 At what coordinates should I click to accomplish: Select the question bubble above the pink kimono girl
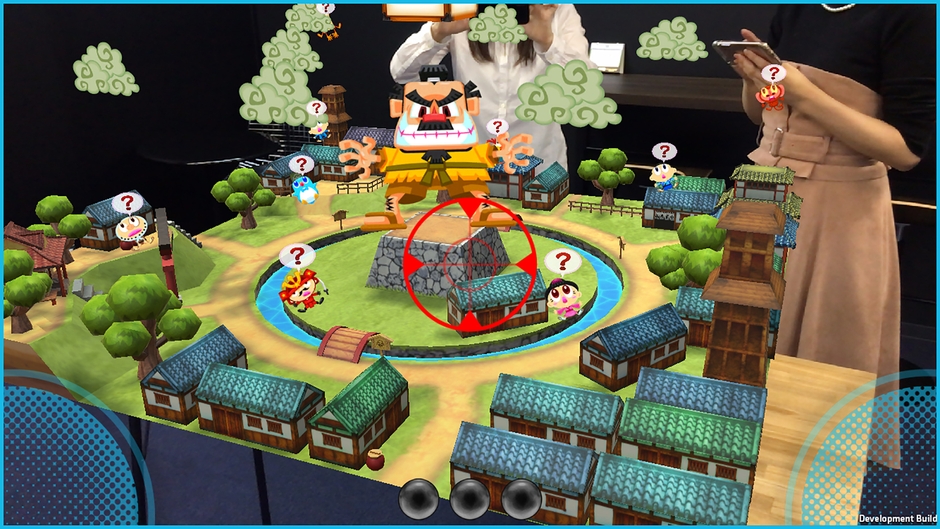point(563,263)
